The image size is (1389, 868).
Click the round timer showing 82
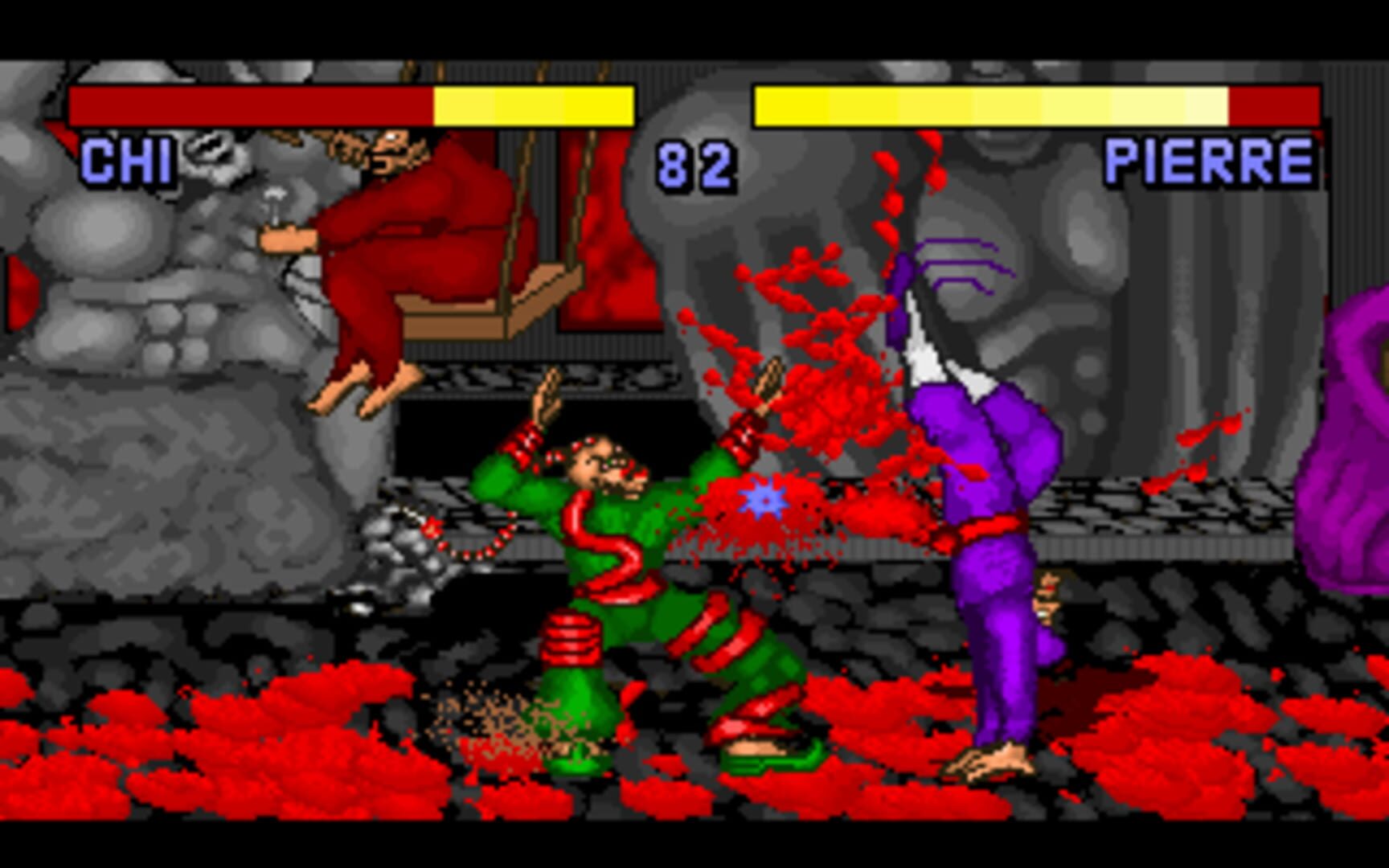click(x=696, y=165)
